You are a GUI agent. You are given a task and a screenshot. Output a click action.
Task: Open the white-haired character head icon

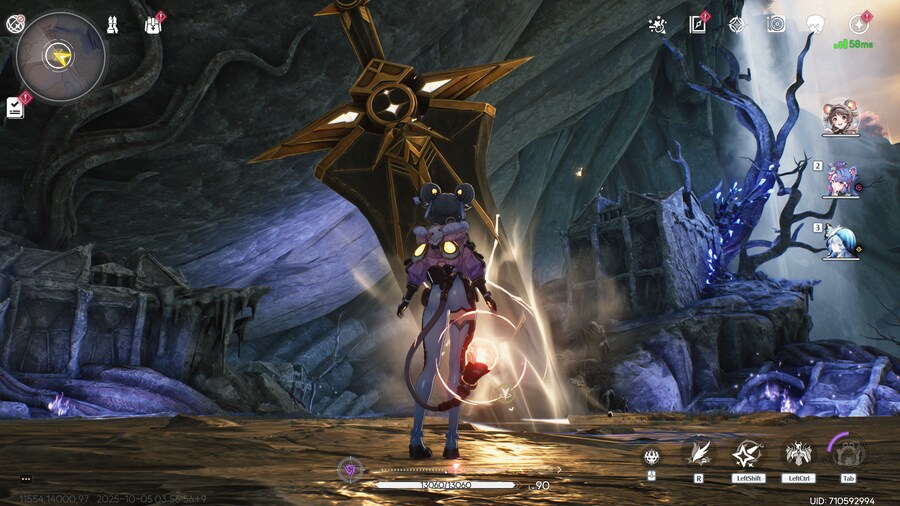click(x=815, y=24)
